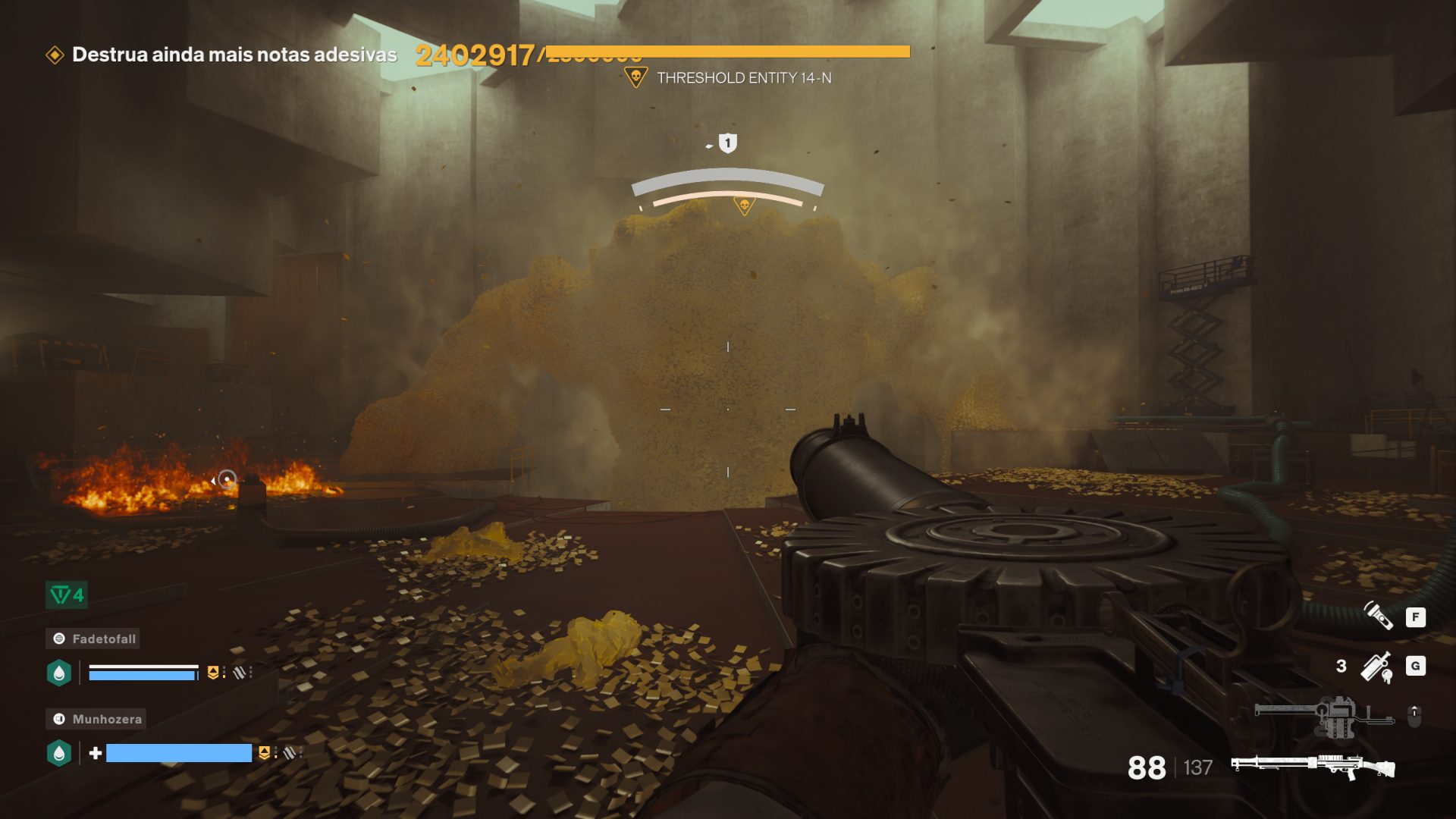Click Munhozera's green droplet kit icon

59,753
